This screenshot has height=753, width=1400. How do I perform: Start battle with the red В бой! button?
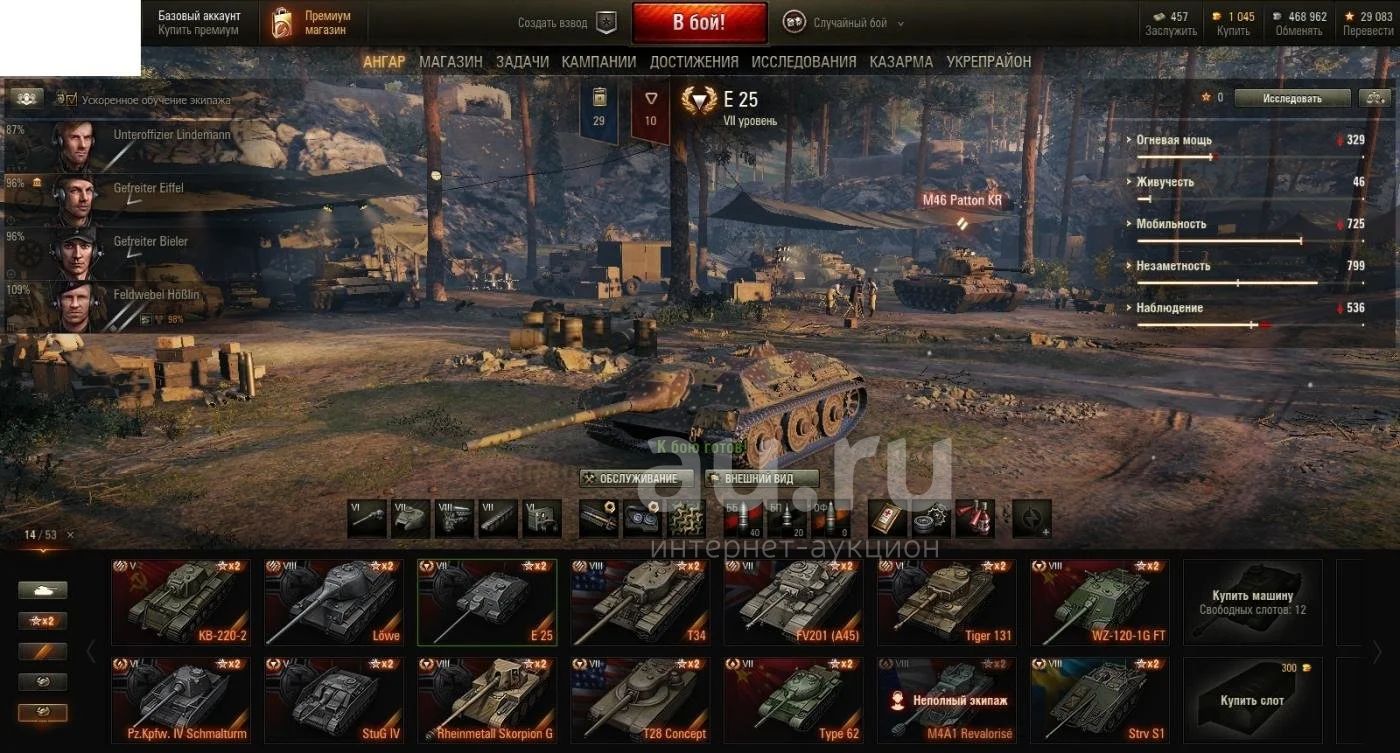[x=699, y=22]
